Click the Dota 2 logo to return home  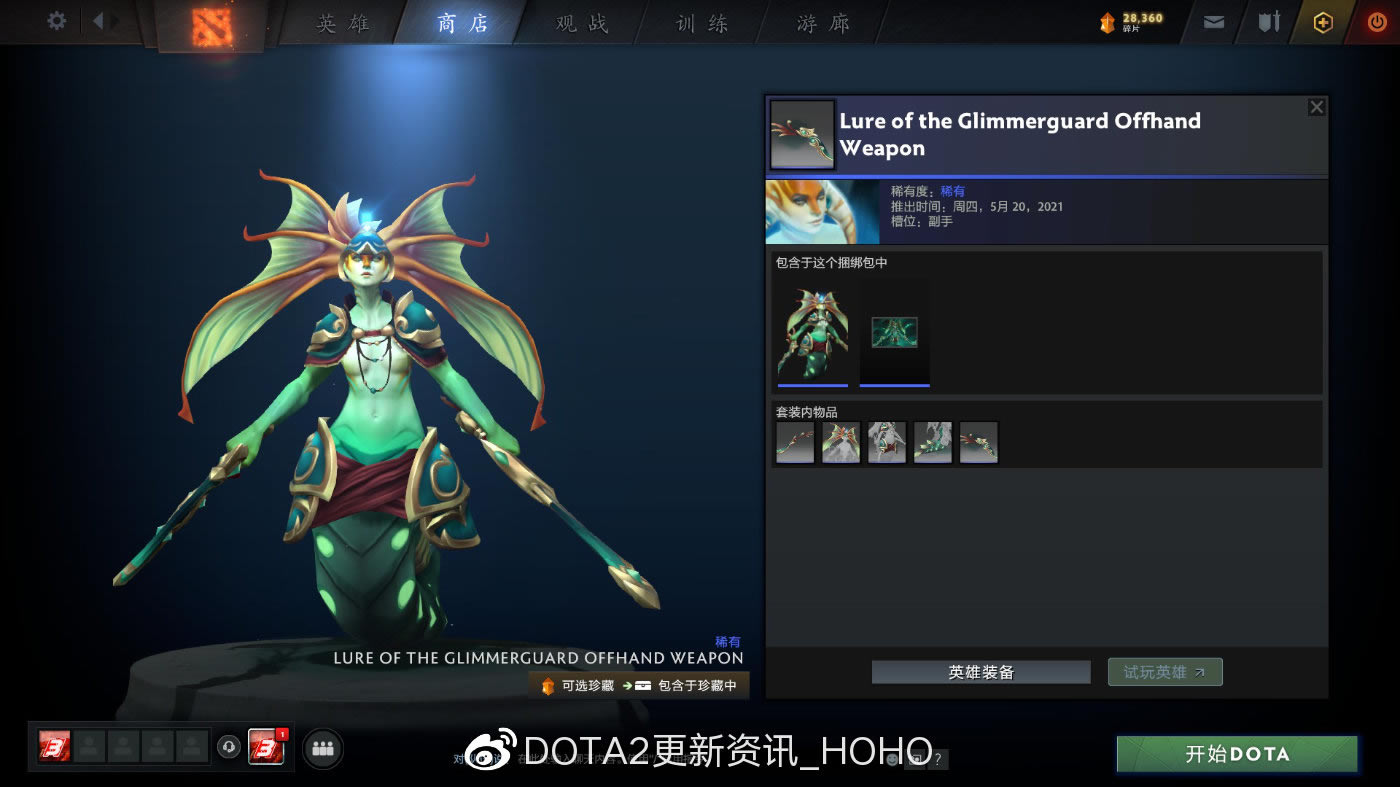tap(210, 22)
